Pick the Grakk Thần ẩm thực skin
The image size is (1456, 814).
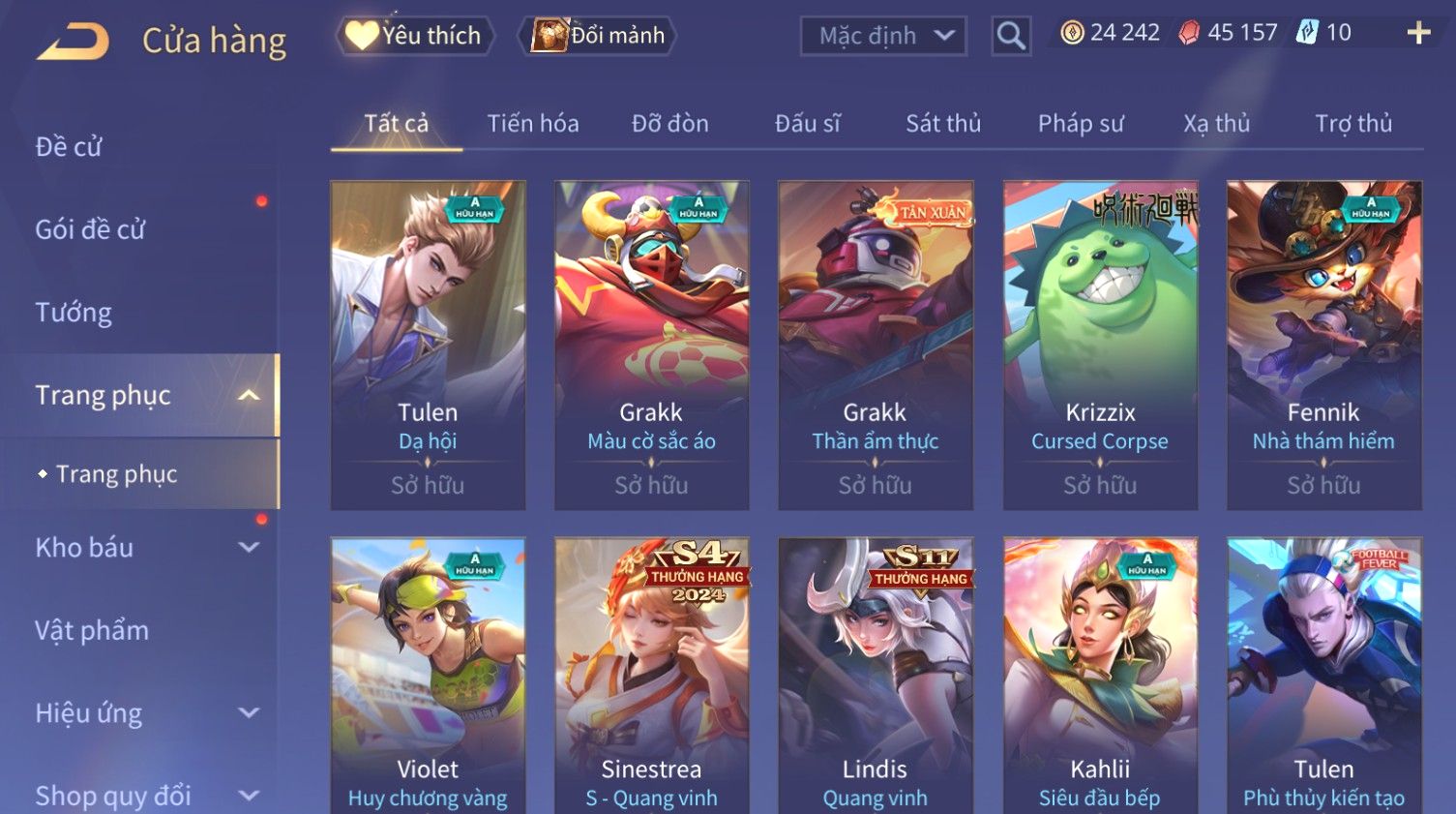[x=876, y=345]
